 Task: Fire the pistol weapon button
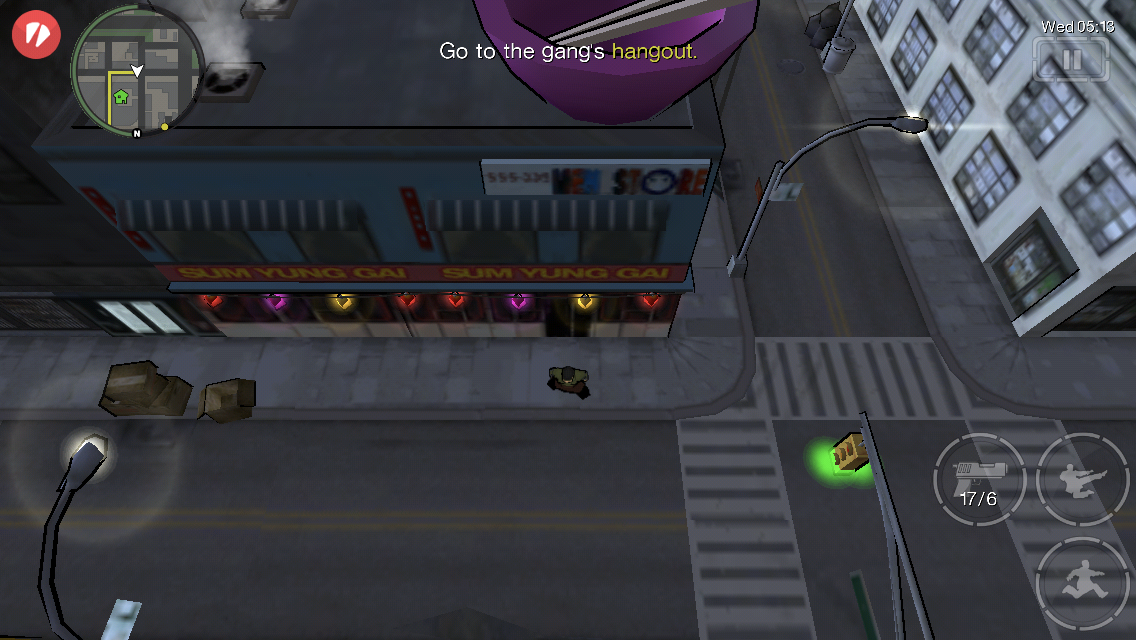point(978,479)
